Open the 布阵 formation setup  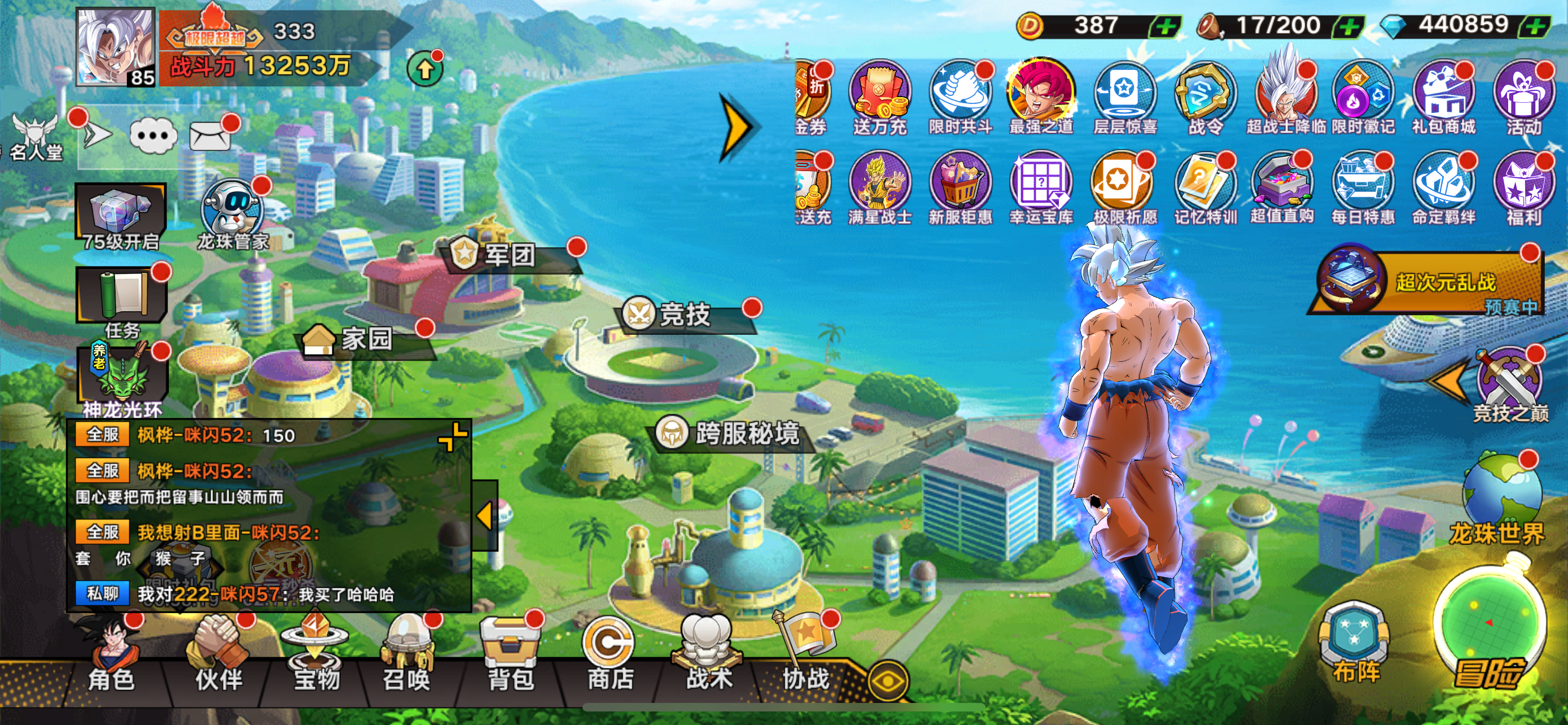click(1355, 644)
